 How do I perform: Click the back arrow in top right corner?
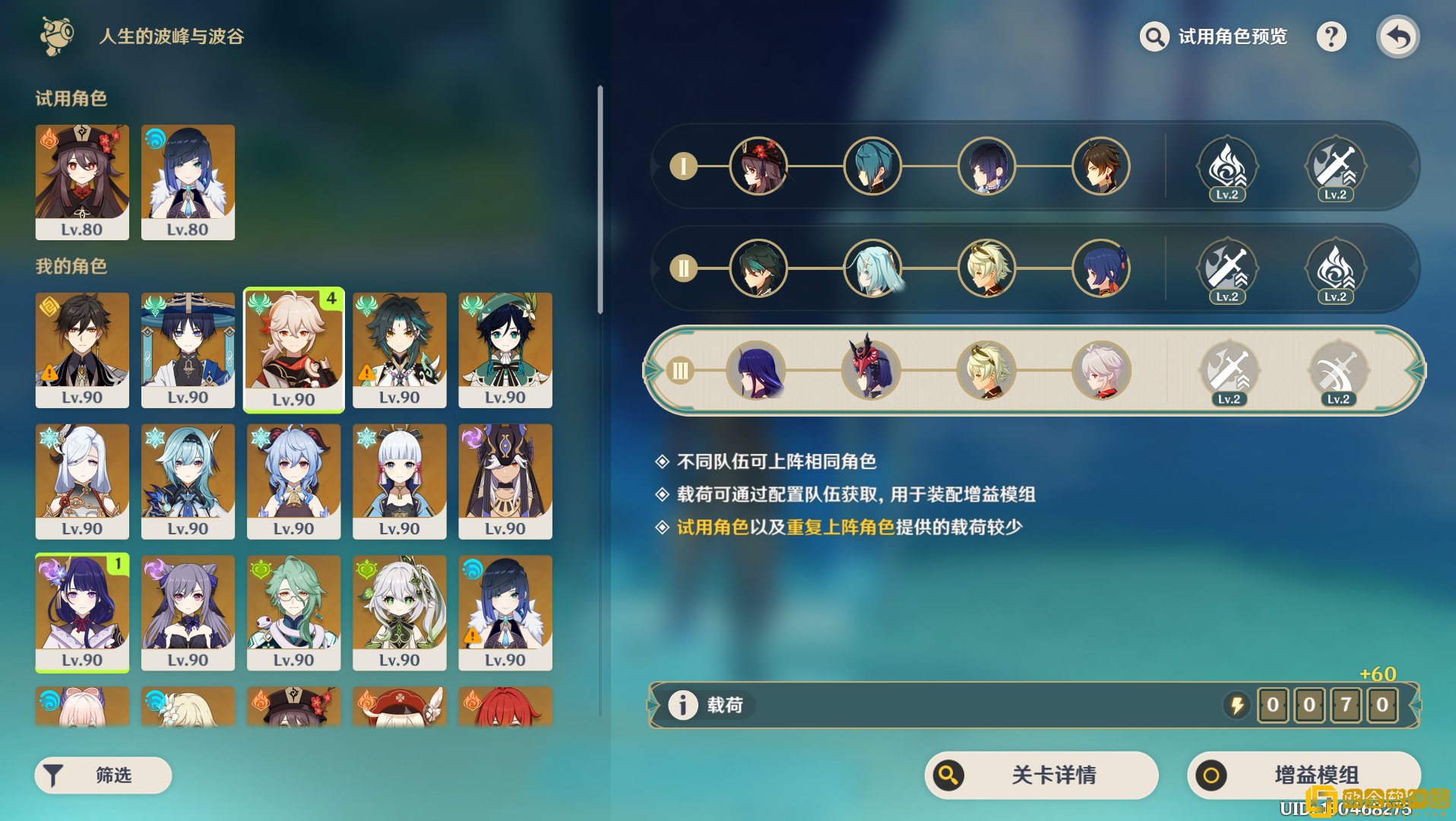pos(1397,36)
